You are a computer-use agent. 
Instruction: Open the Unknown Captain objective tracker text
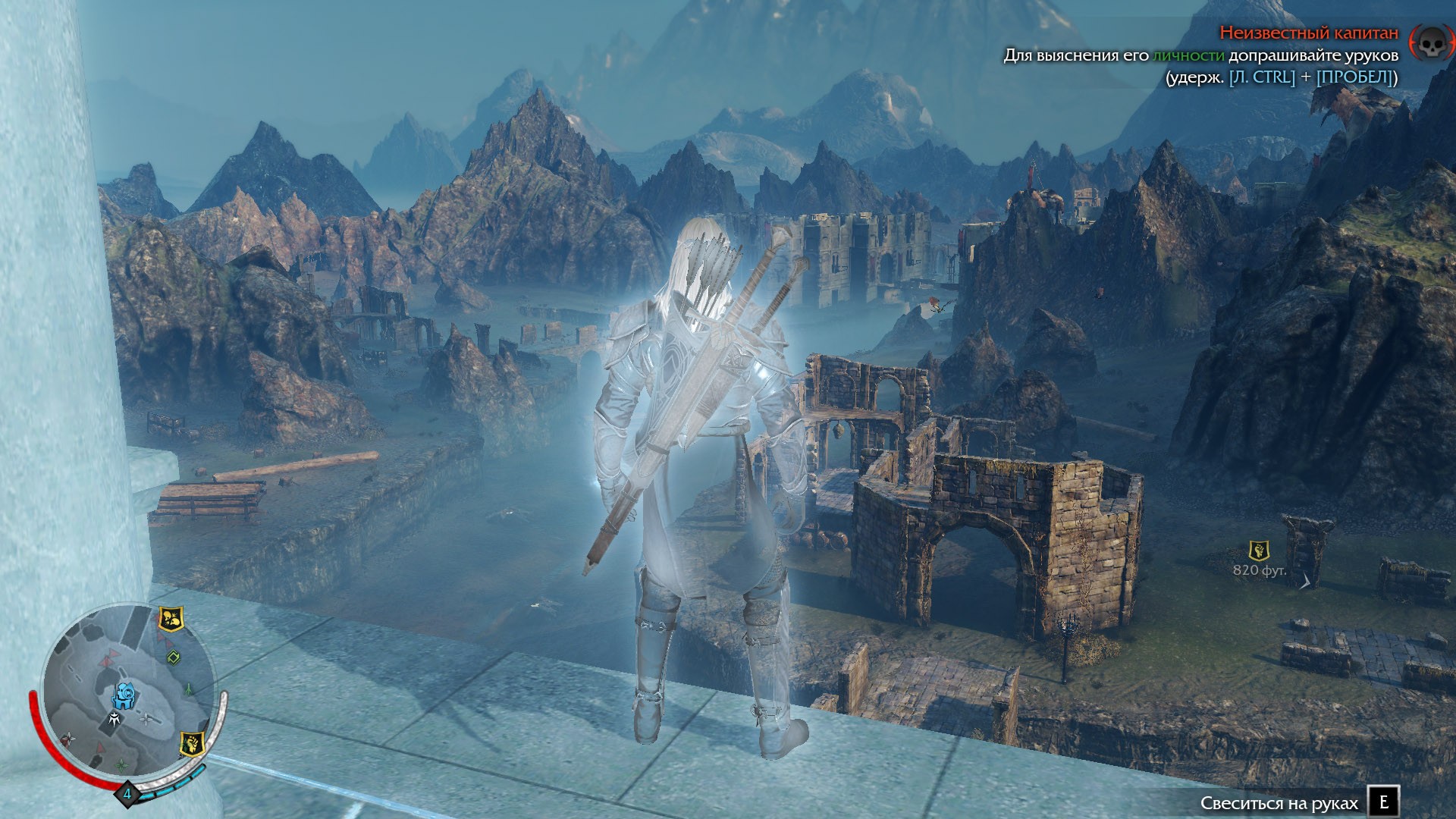coord(1308,33)
